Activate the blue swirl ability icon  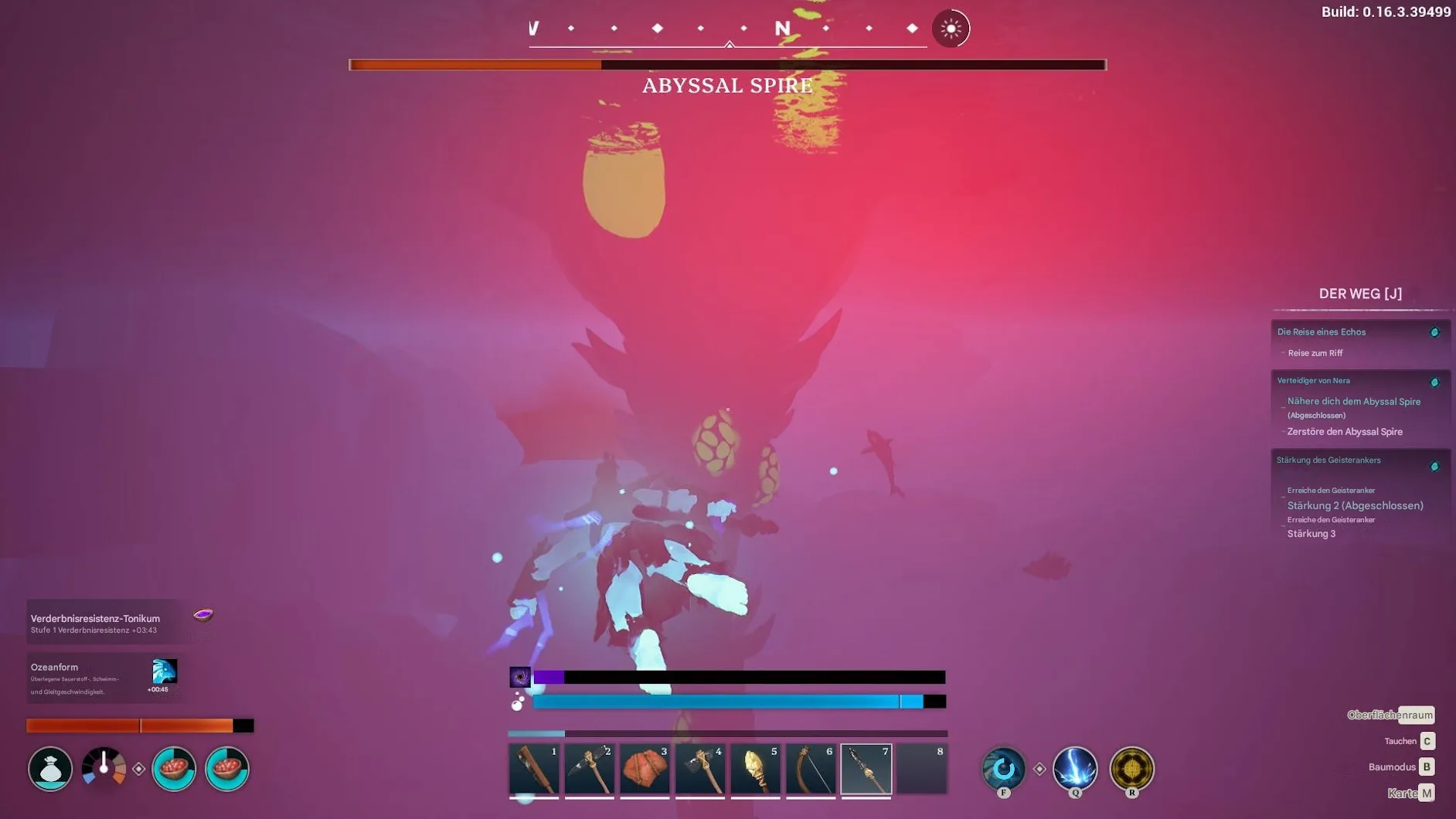click(x=1003, y=769)
